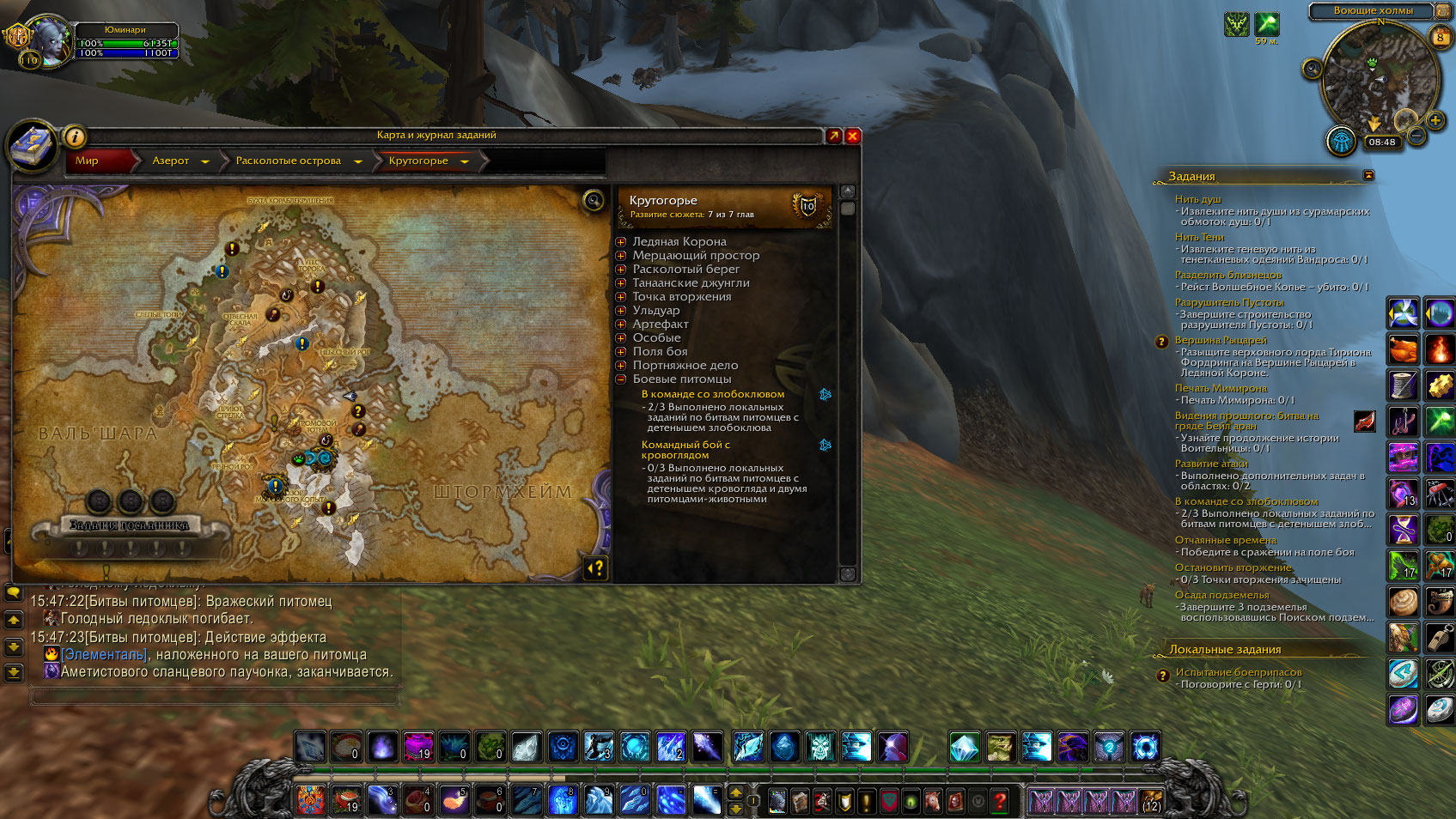Screen dimensions: 1456x819
Task: Close the map and quest log window
Action: click(x=853, y=136)
